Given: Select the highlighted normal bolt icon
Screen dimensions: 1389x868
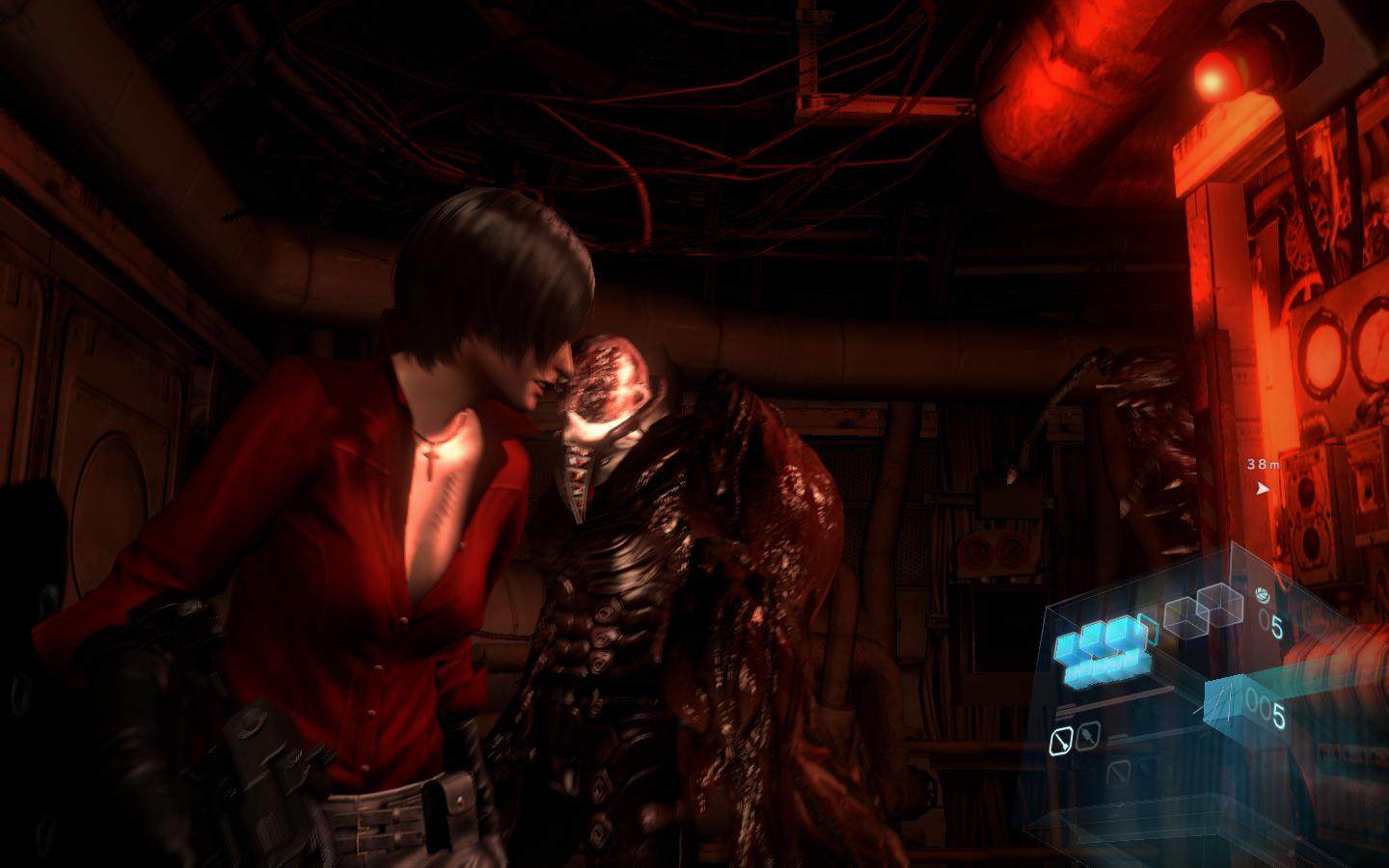Looking at the screenshot, I should [1060, 740].
